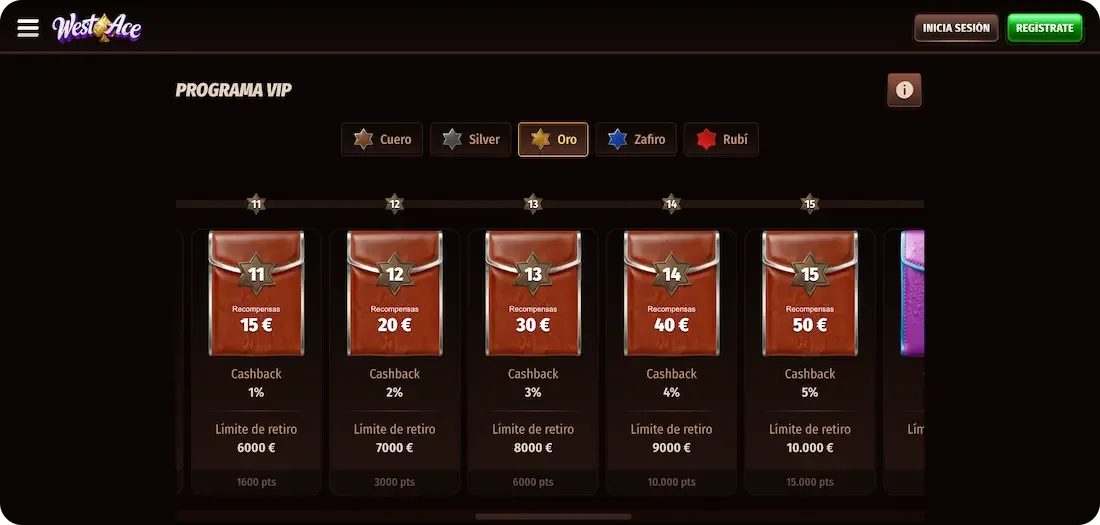Choose the Oro tier tab
Image resolution: width=1100 pixels, height=525 pixels.
(x=553, y=140)
